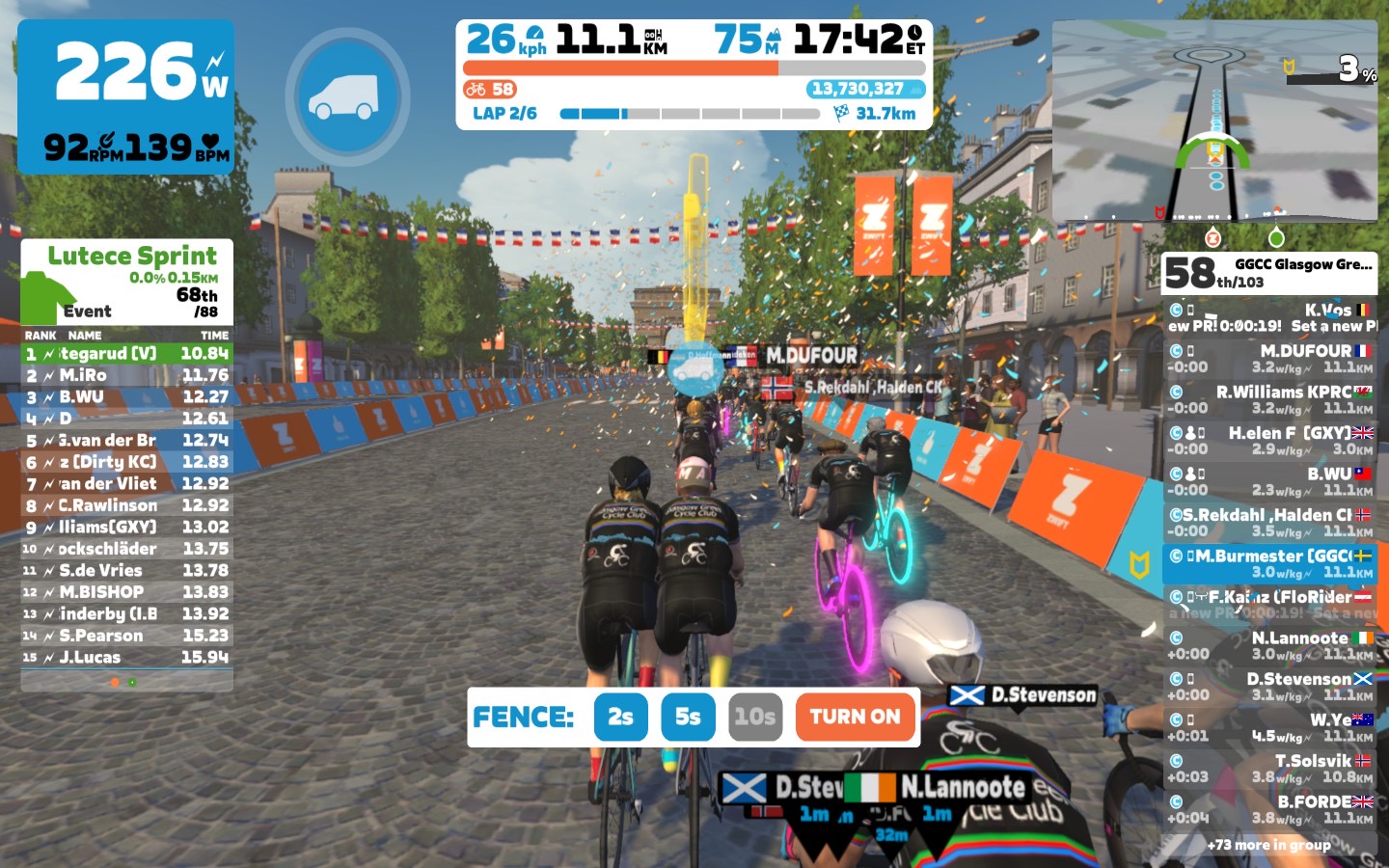This screenshot has width=1389, height=868.
Task: Select the 10s fence option
Action: coord(754,717)
